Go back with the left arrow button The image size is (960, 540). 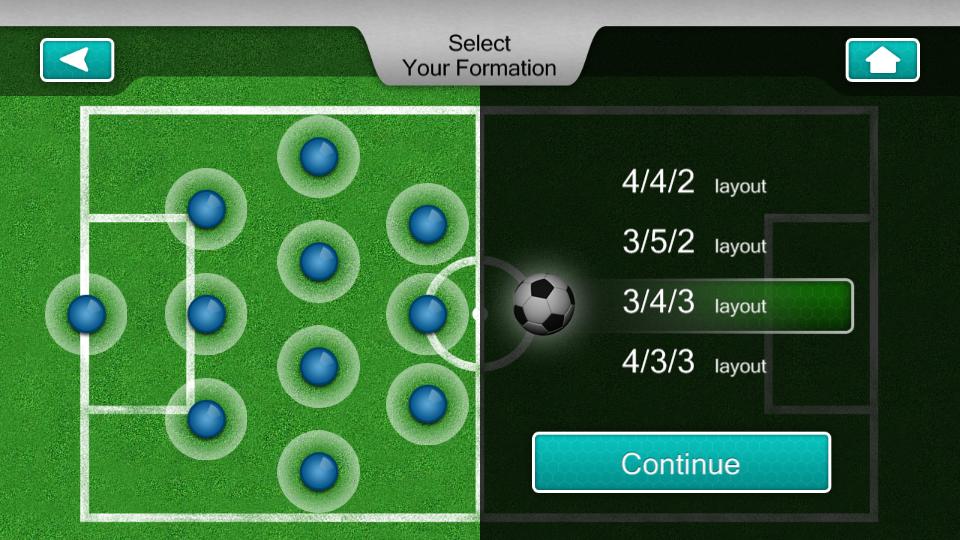click(x=77, y=60)
